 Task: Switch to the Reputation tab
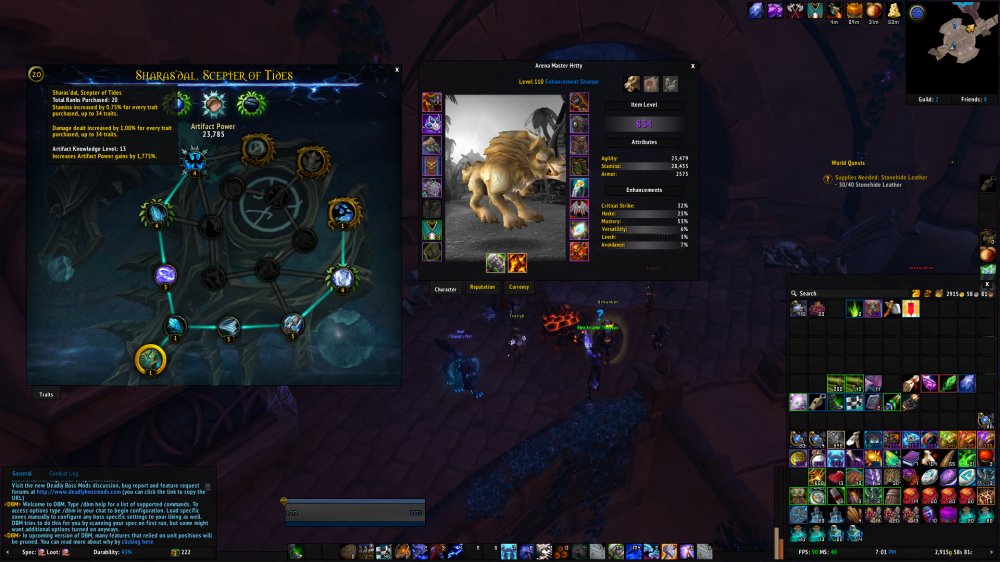(482, 288)
